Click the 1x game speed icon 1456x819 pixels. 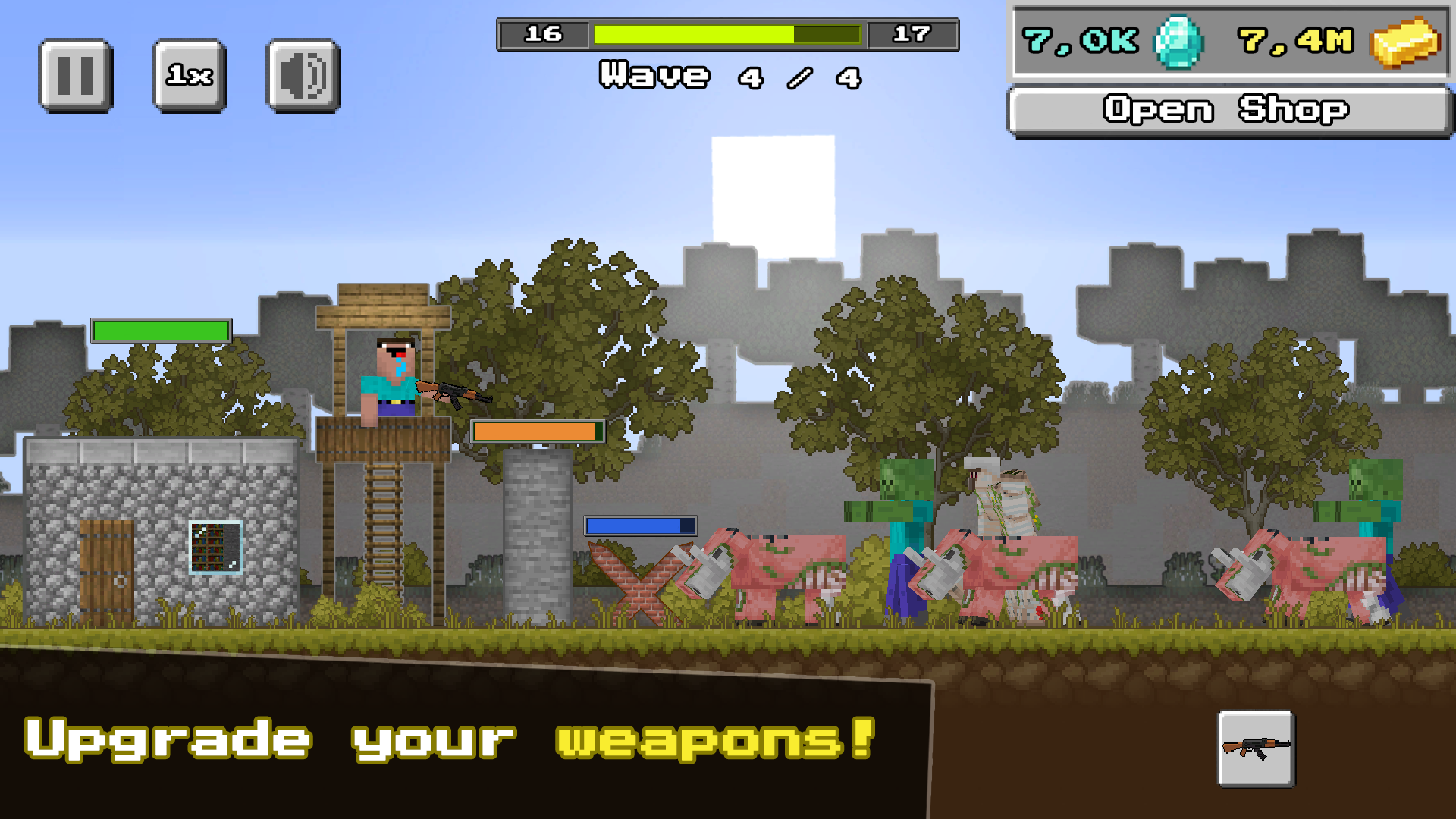[188, 74]
